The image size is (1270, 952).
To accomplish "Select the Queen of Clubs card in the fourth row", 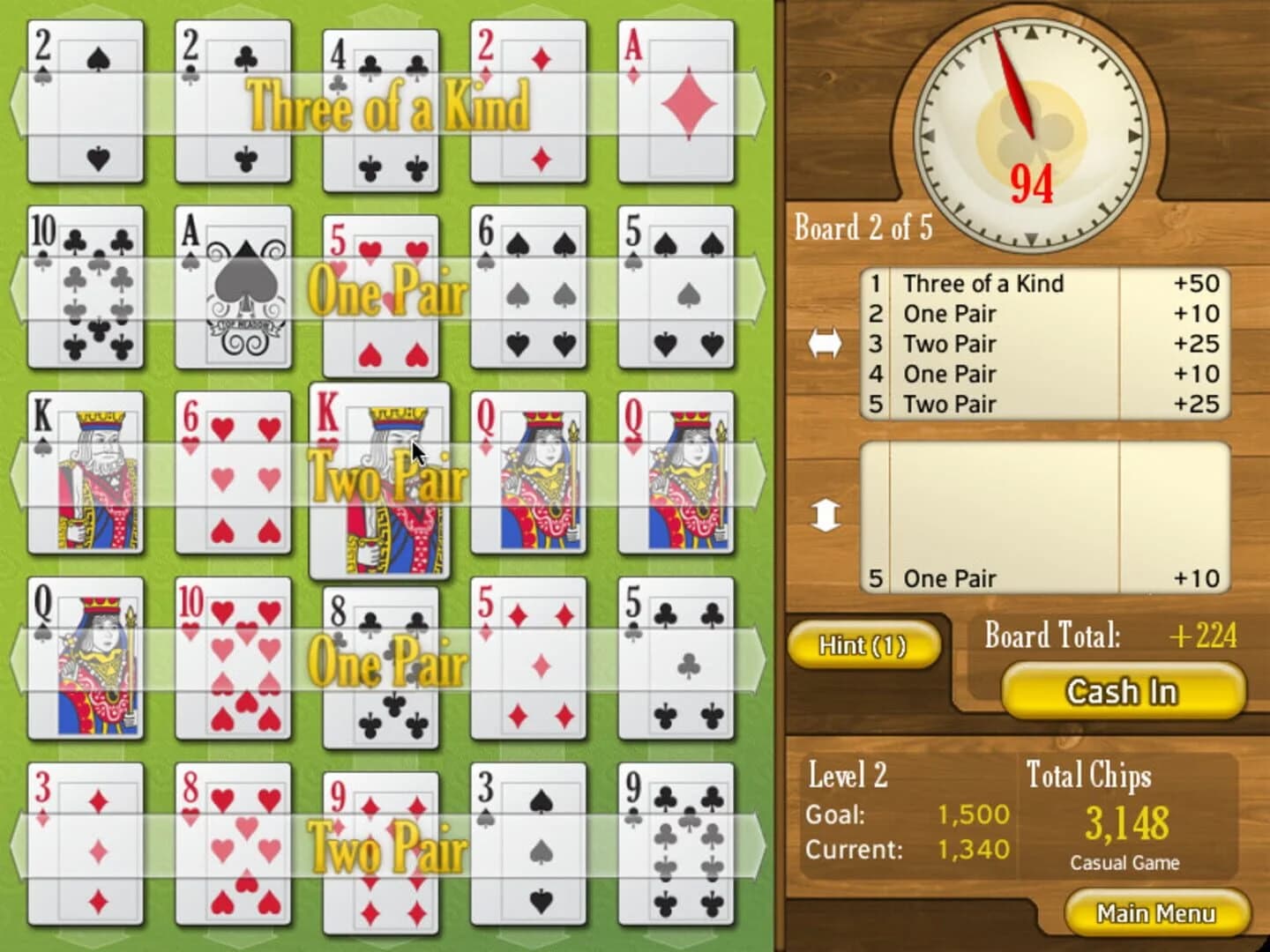I will click(x=86, y=661).
